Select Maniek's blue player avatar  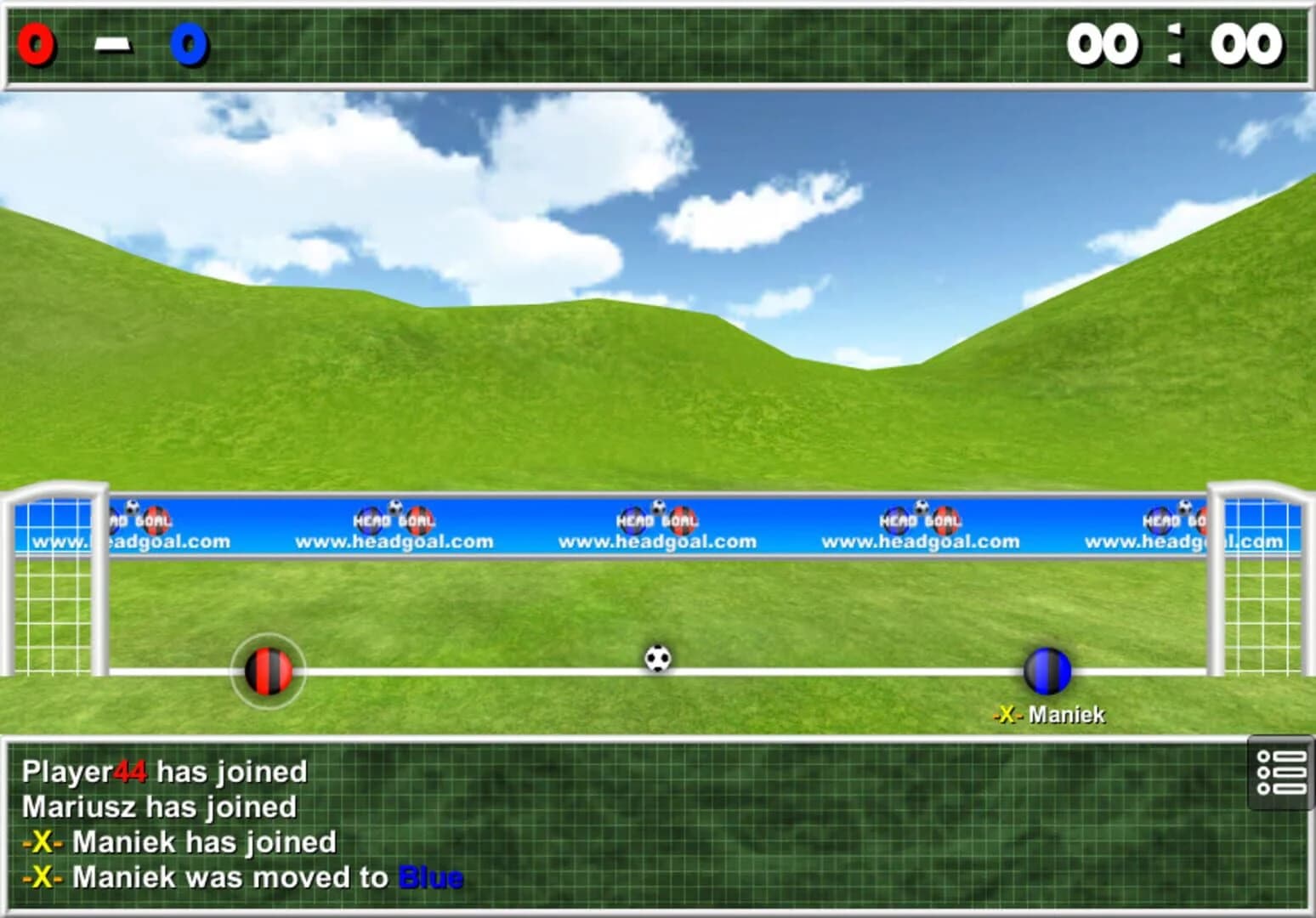(1047, 671)
